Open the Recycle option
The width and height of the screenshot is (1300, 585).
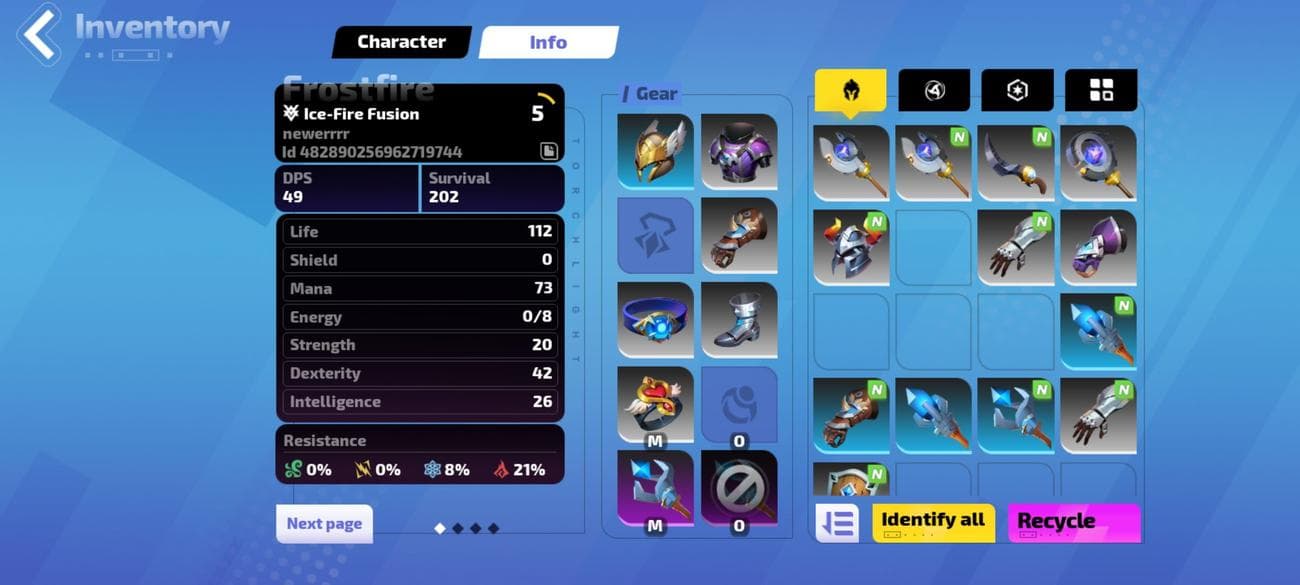1074,522
